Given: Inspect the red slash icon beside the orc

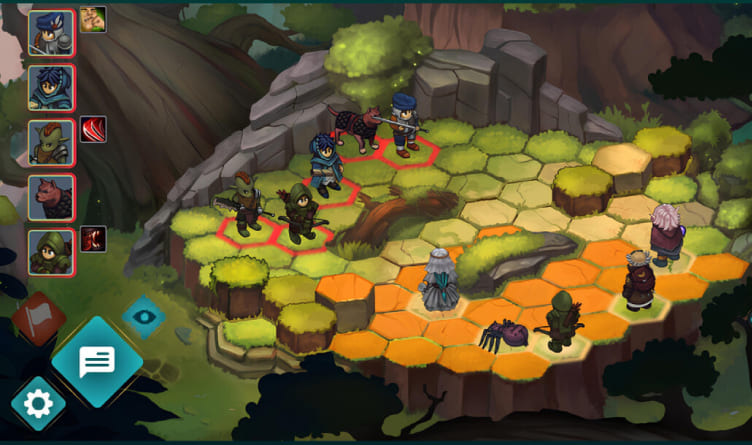Looking at the screenshot, I should pyautogui.click(x=93, y=129).
